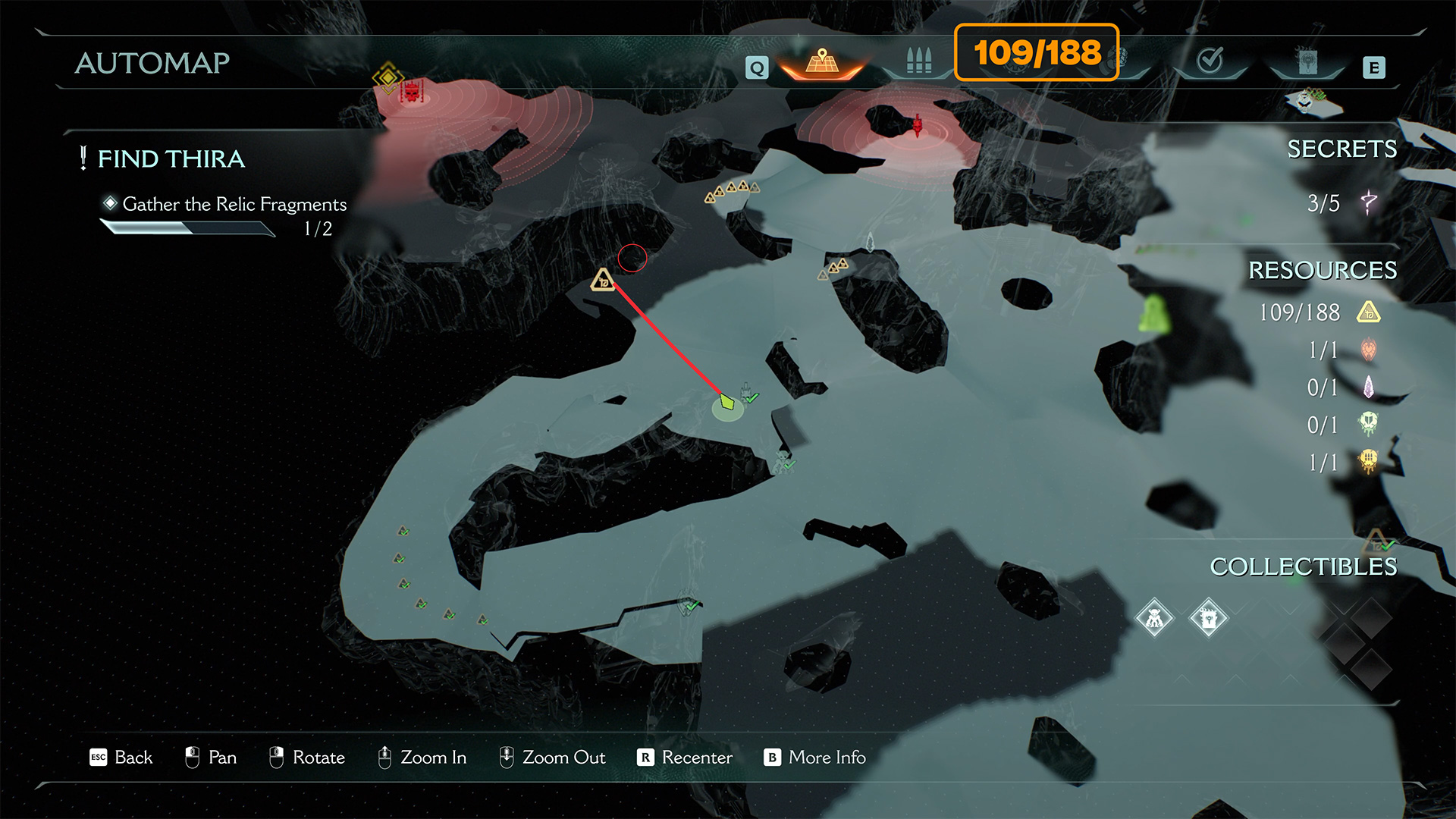Switch to the flaming codex book tab

(1307, 62)
